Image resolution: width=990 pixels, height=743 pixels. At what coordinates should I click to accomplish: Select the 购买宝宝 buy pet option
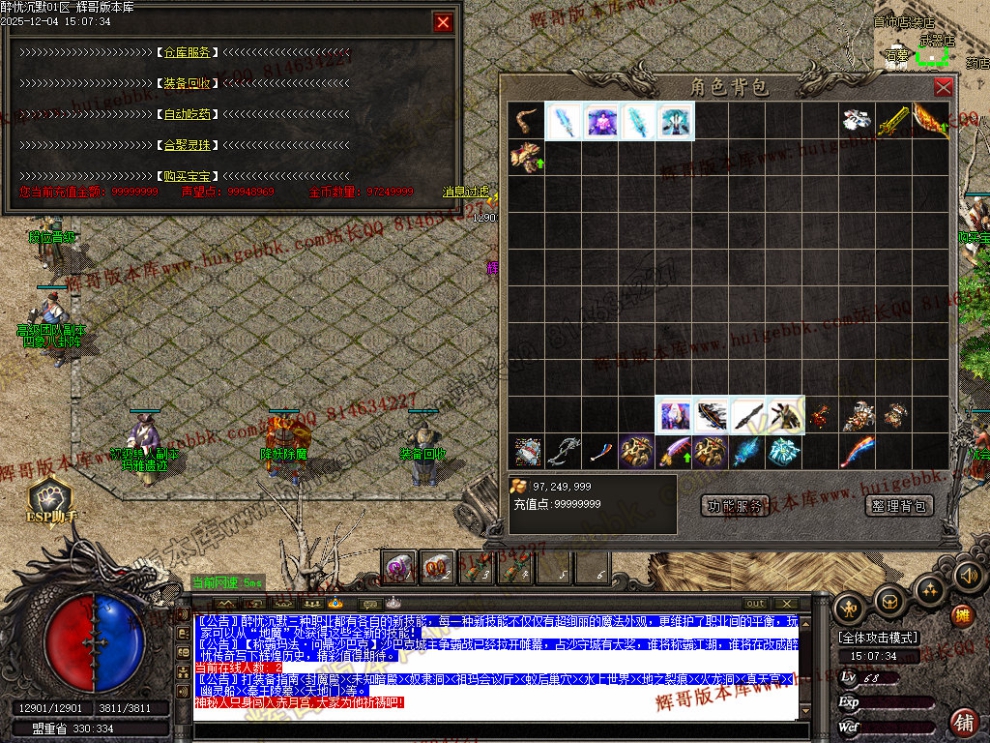pos(188,176)
